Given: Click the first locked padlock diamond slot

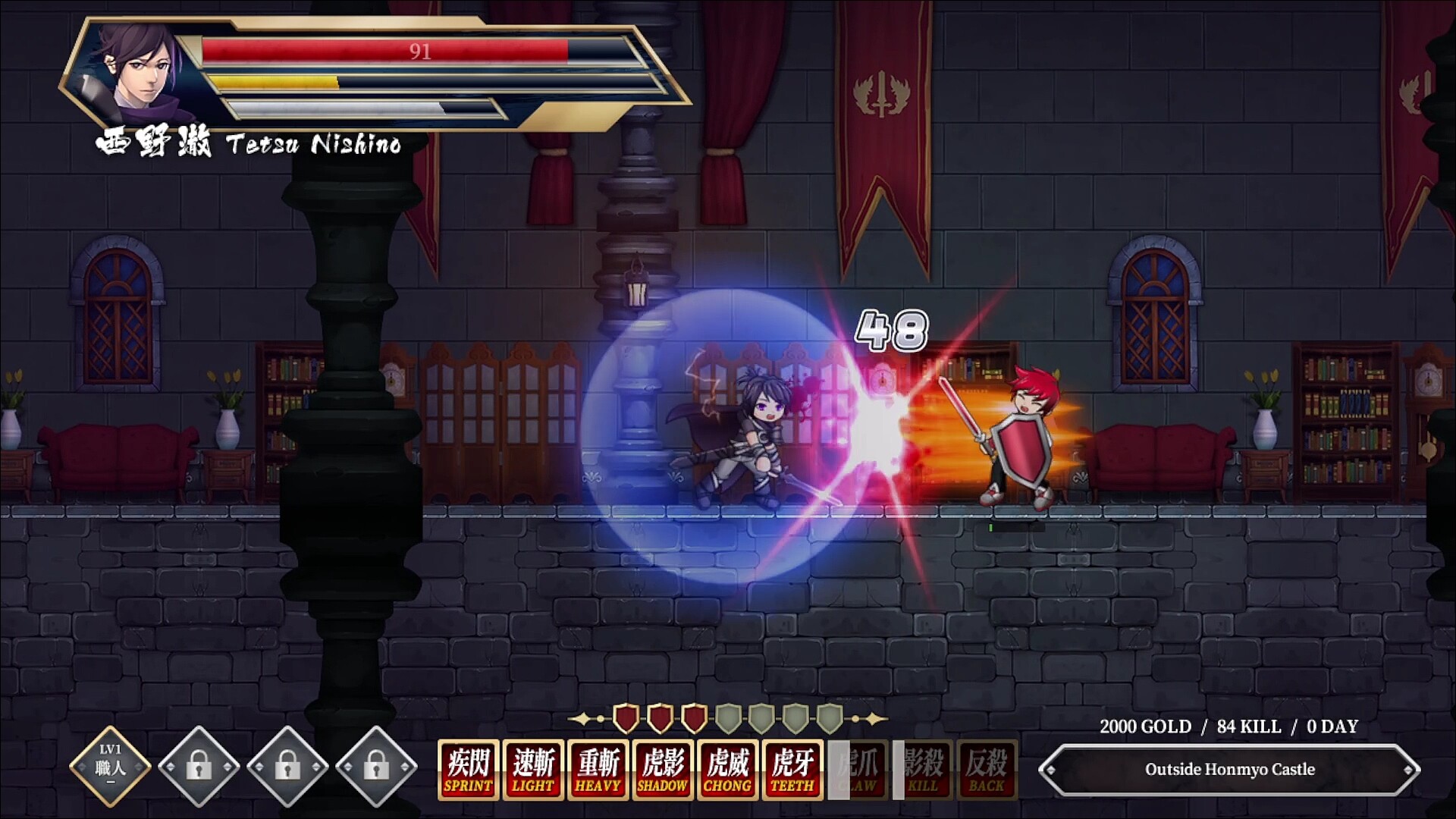Looking at the screenshot, I should (x=201, y=766).
